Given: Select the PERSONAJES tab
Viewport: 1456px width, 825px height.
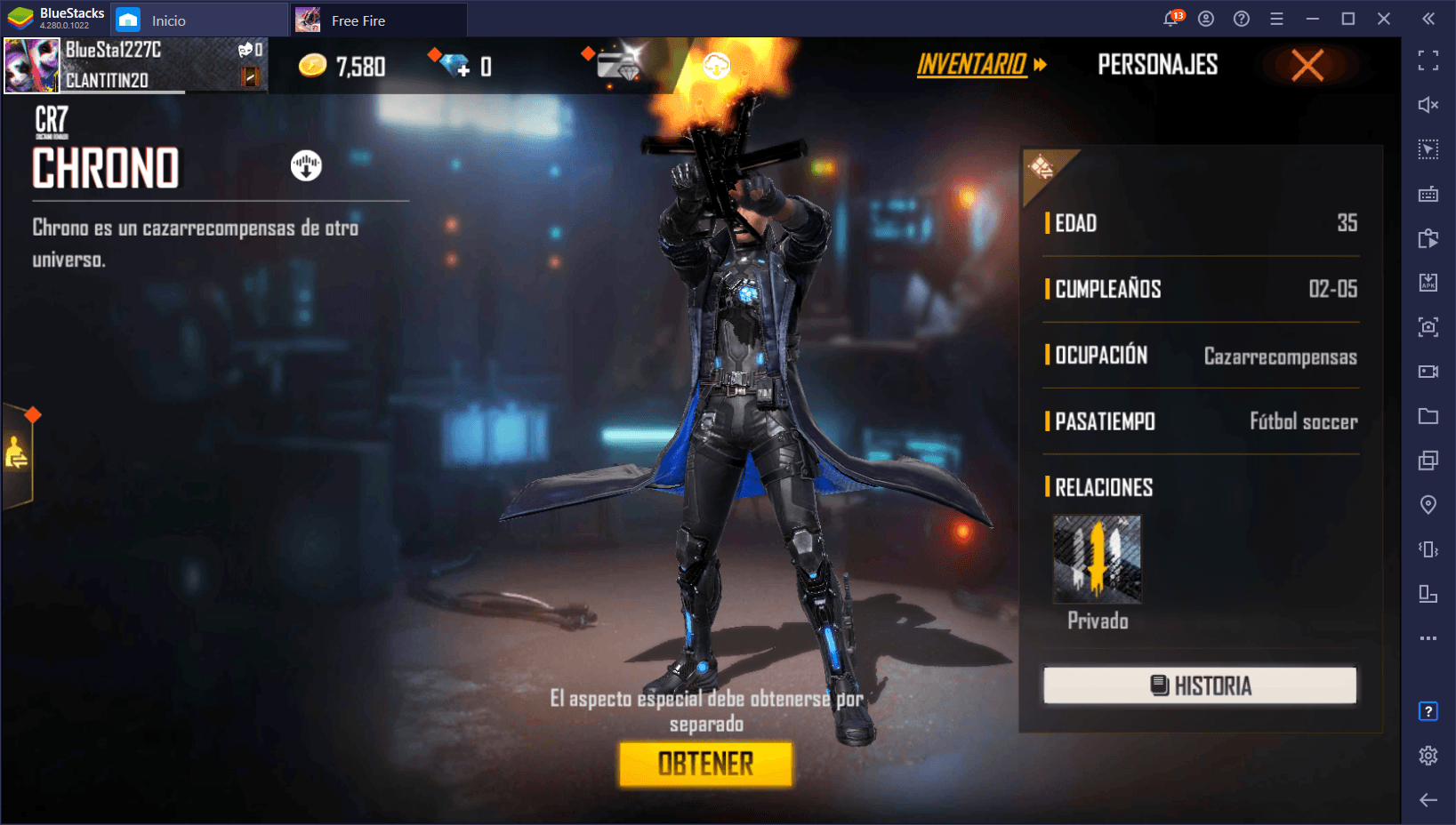Looking at the screenshot, I should (x=1157, y=65).
